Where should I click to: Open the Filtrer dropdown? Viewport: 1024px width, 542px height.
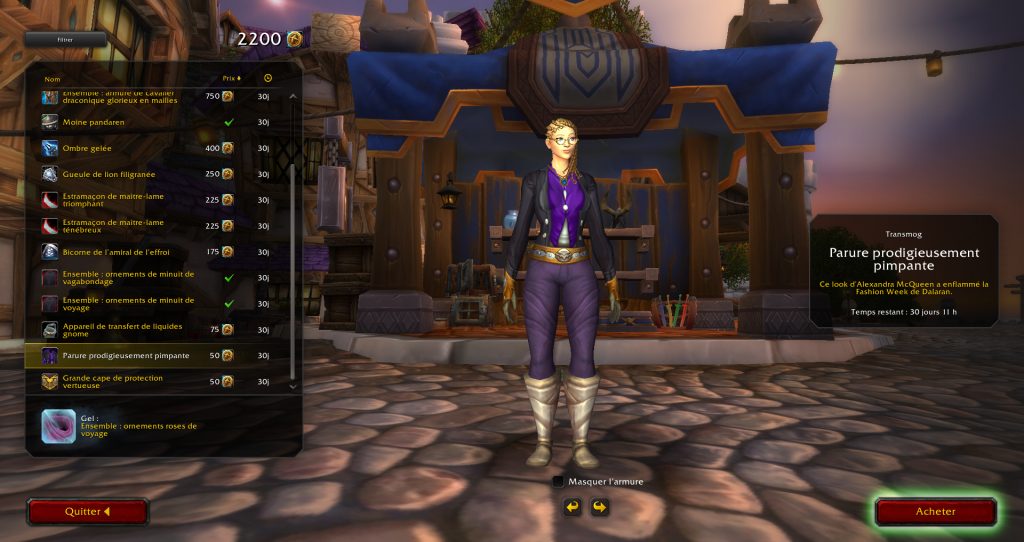coord(66,40)
